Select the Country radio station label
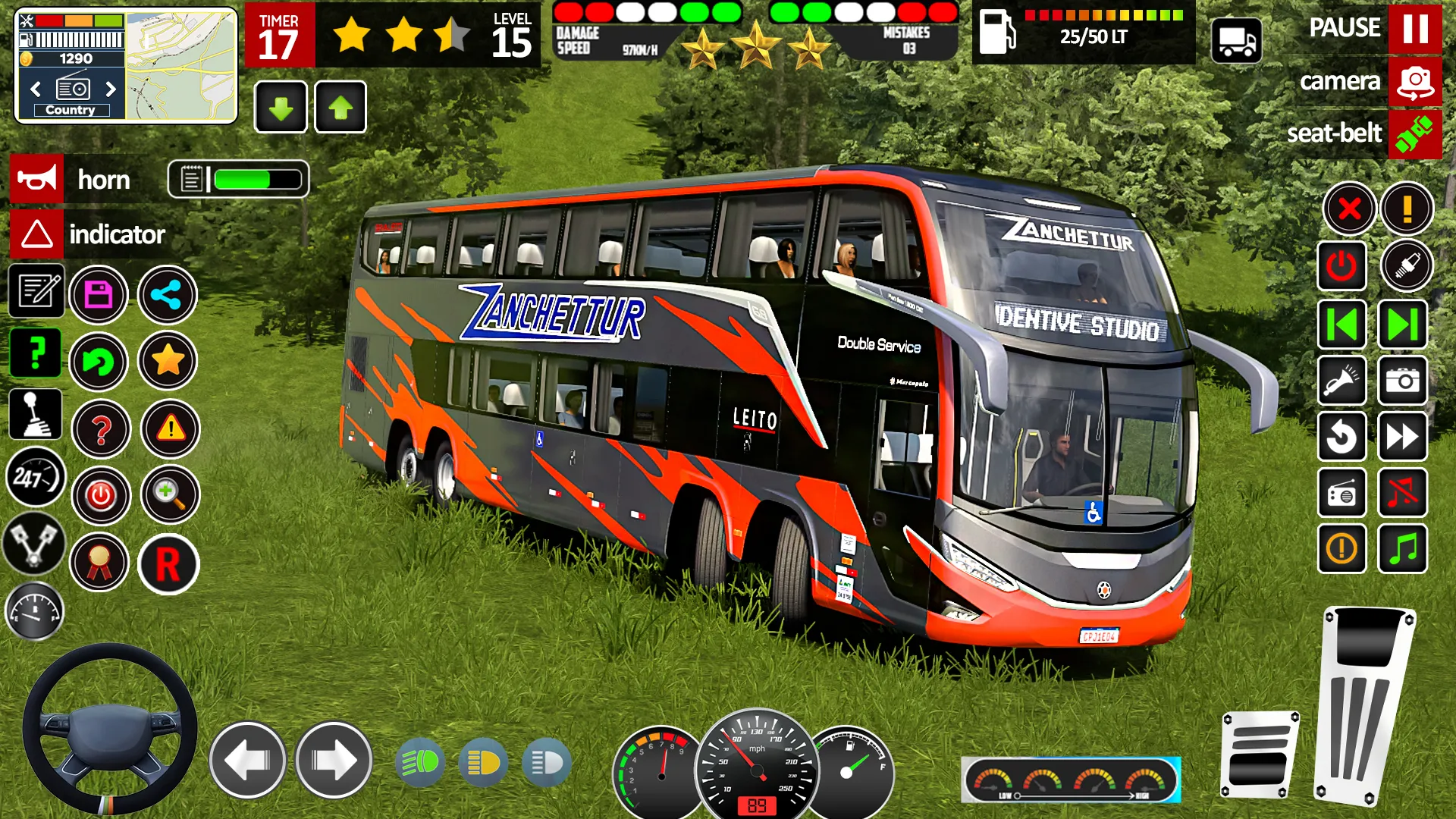Image resolution: width=1456 pixels, height=819 pixels. 71,109
